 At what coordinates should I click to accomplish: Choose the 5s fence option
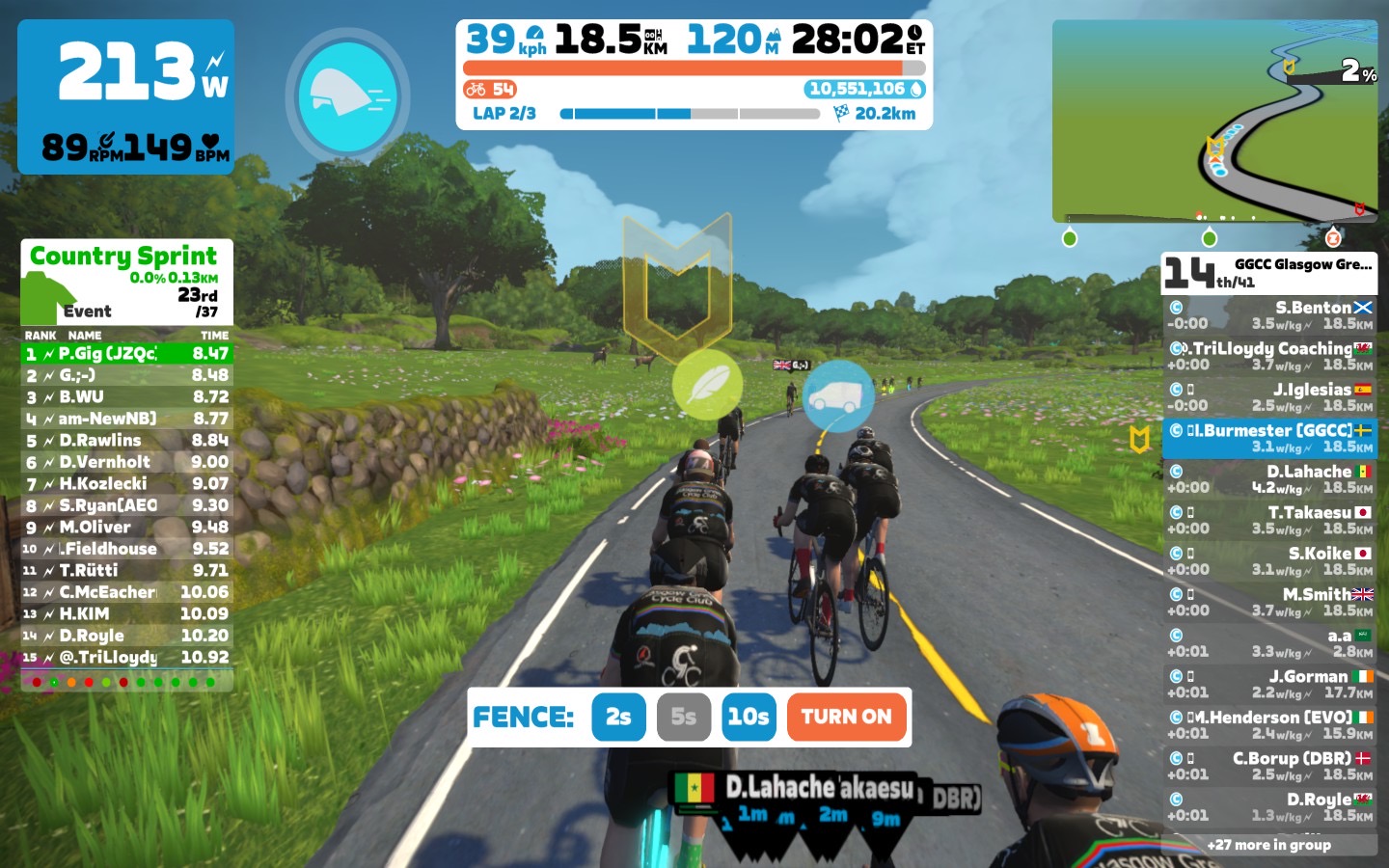(683, 717)
